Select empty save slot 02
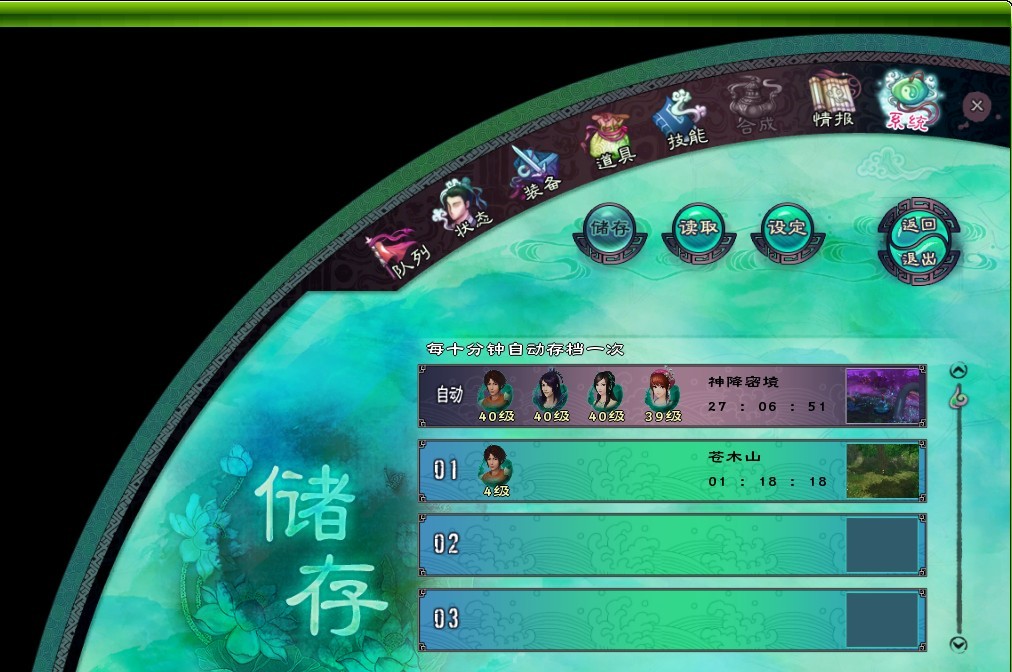Viewport: 1012px width, 672px height. tap(630, 545)
